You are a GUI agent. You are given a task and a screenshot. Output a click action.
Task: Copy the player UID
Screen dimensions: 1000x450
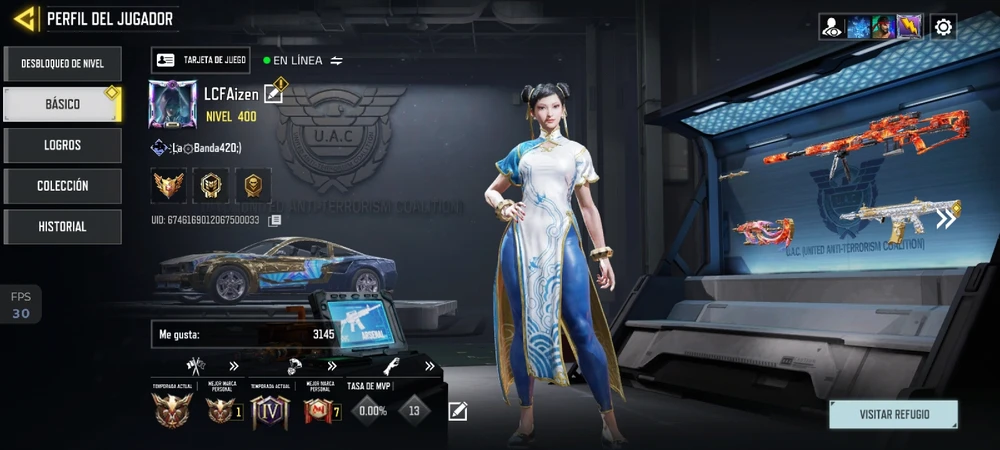click(275, 220)
